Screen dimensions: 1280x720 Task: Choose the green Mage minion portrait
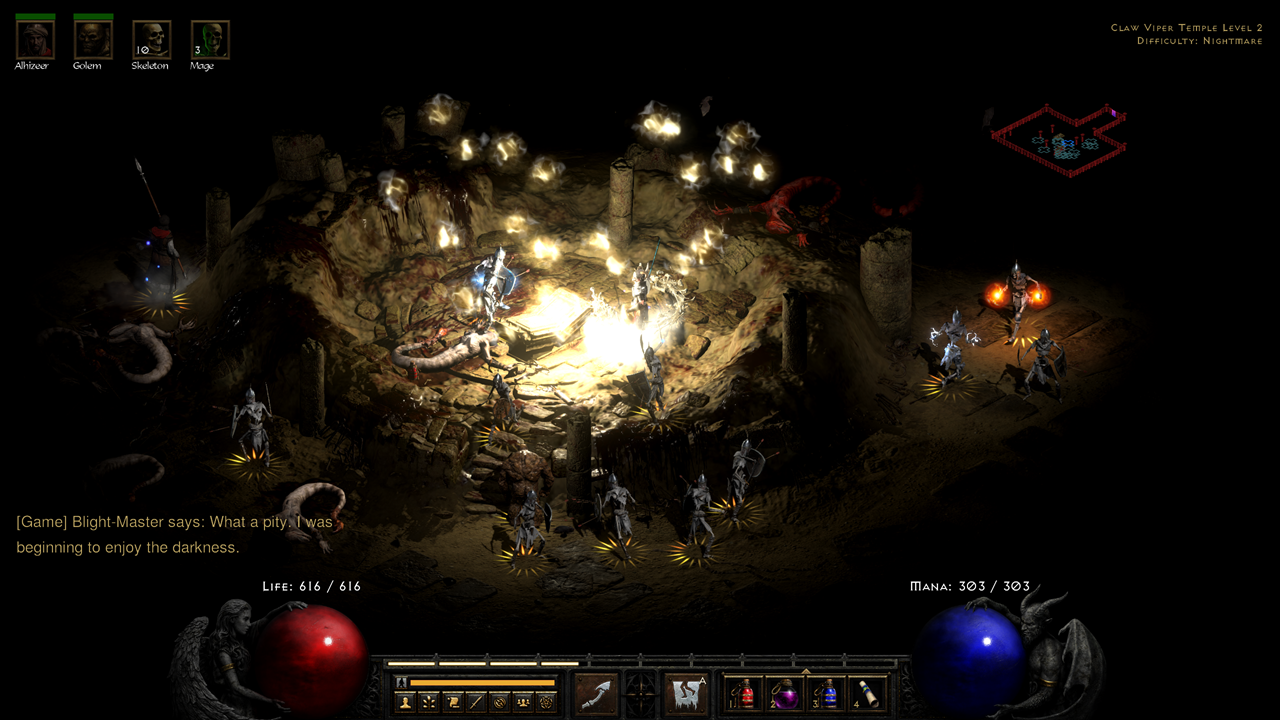coord(210,40)
